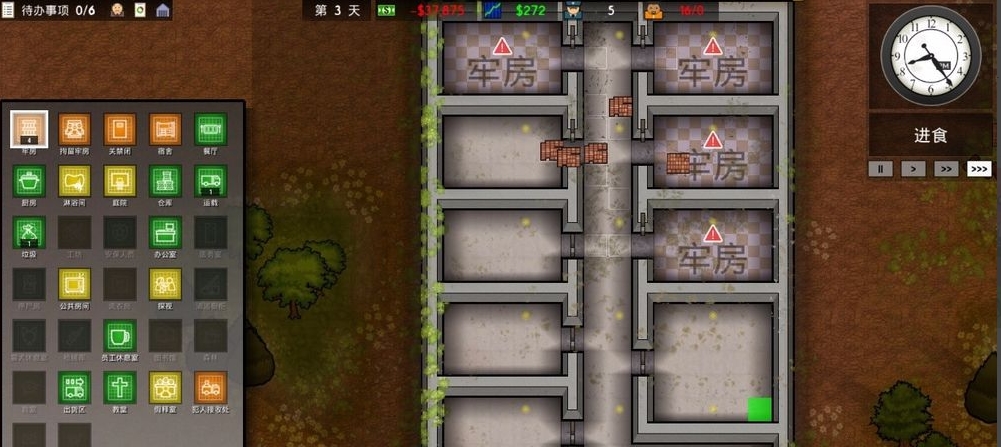
Task: Select the 厨房 kitchen room icon
Action: point(29,181)
